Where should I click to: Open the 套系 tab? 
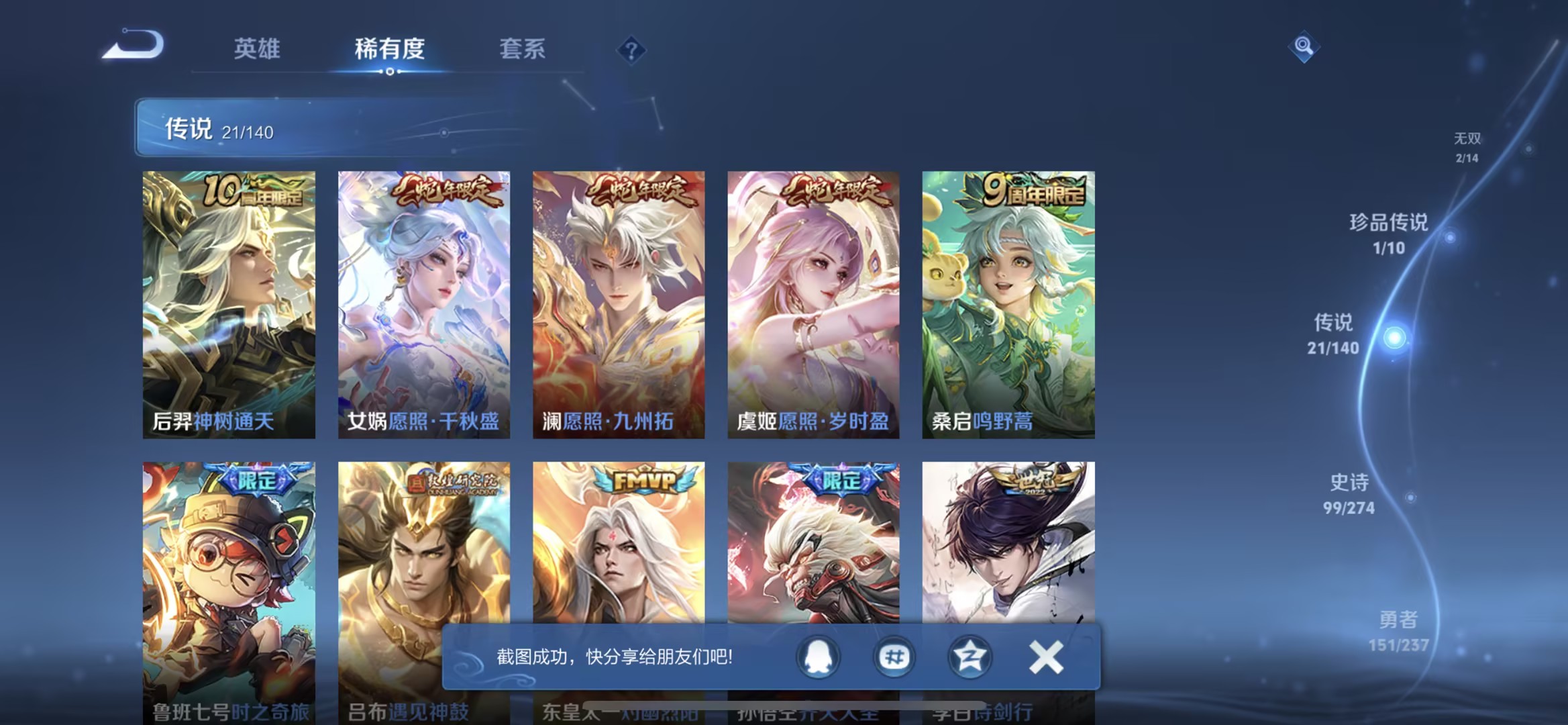[x=522, y=48]
